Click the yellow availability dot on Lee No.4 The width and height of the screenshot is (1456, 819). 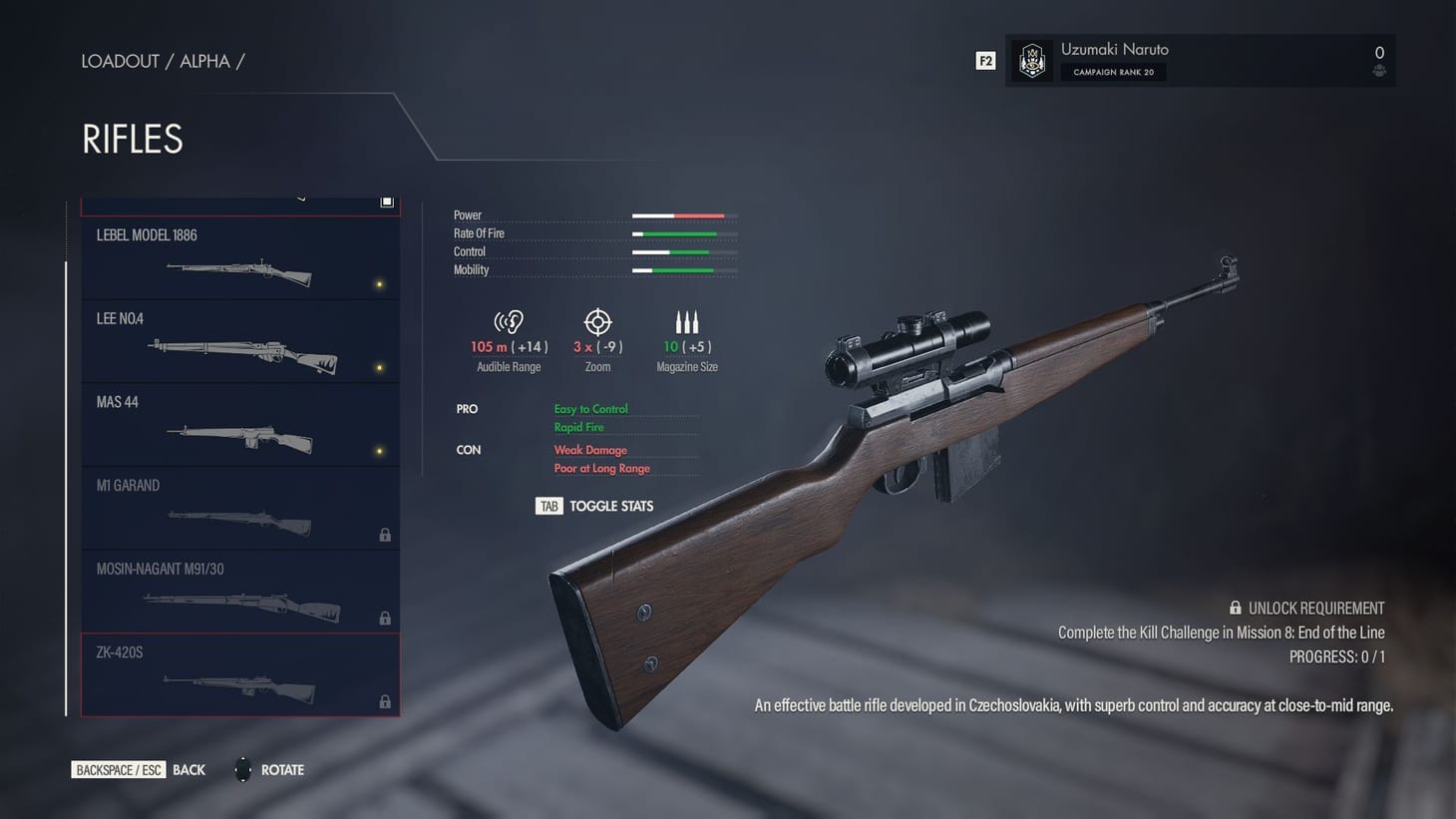[378, 367]
